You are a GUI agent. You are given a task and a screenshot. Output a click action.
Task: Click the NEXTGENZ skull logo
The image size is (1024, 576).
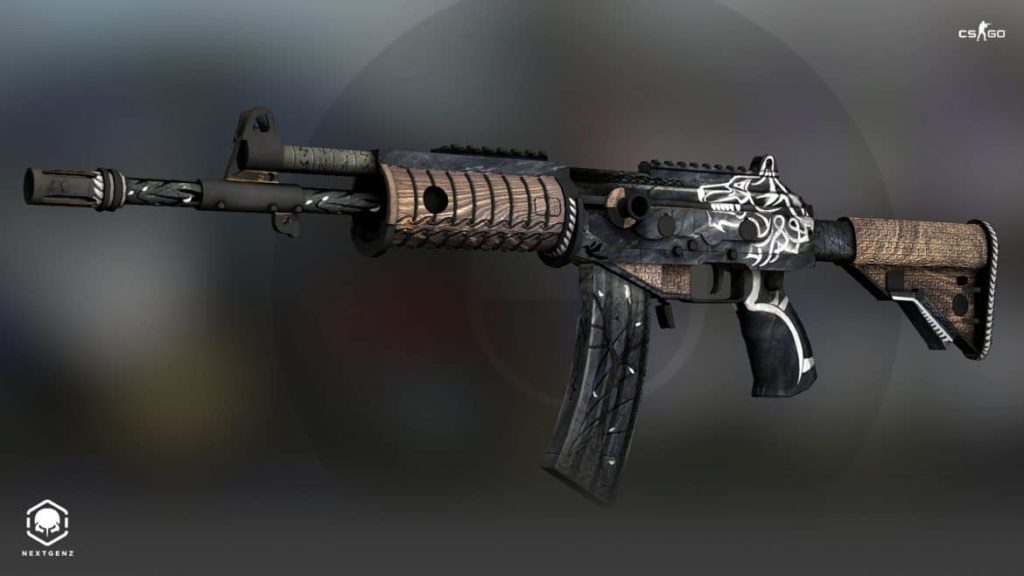47,524
